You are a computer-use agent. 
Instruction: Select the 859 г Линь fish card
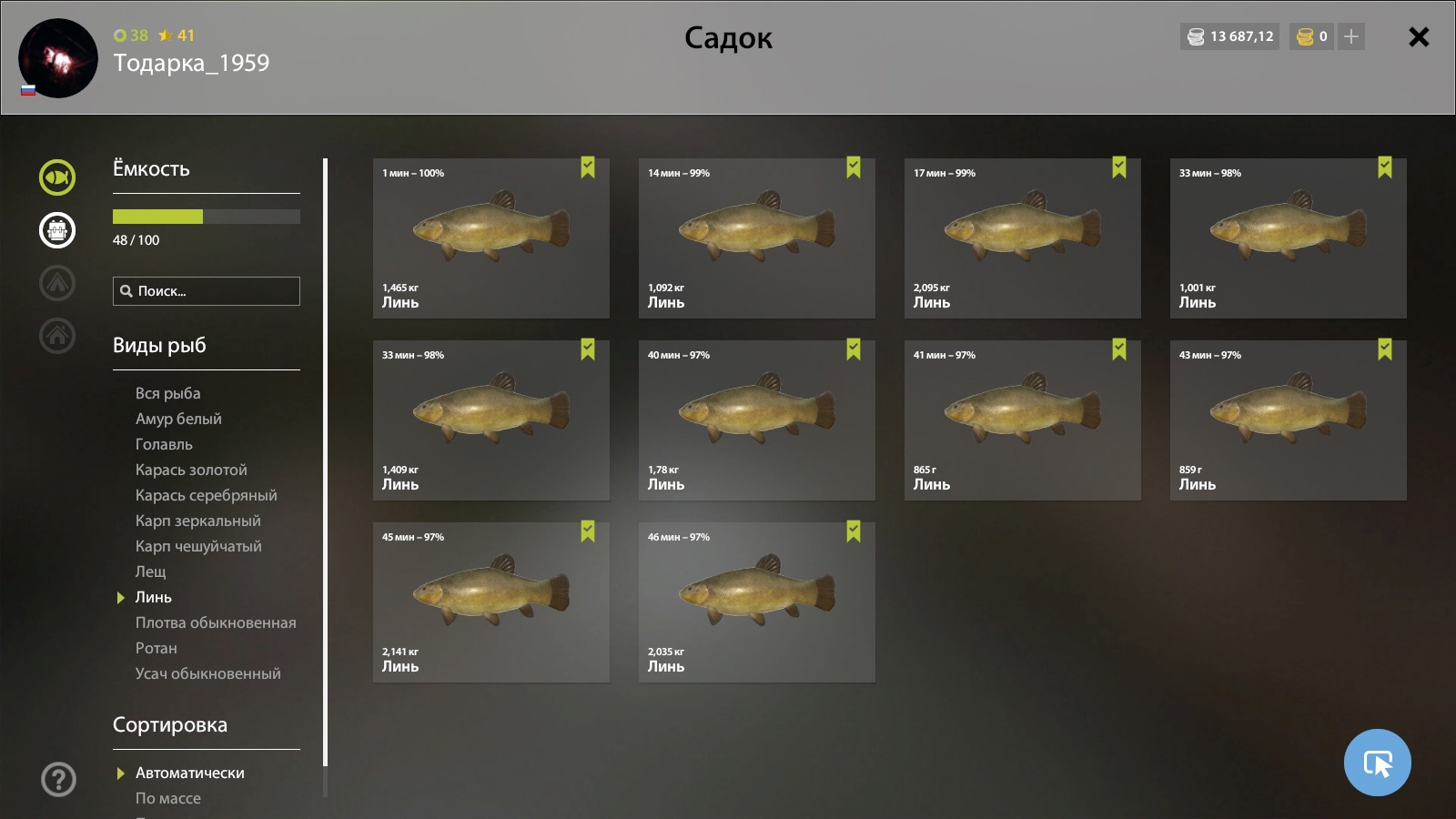click(x=1288, y=420)
